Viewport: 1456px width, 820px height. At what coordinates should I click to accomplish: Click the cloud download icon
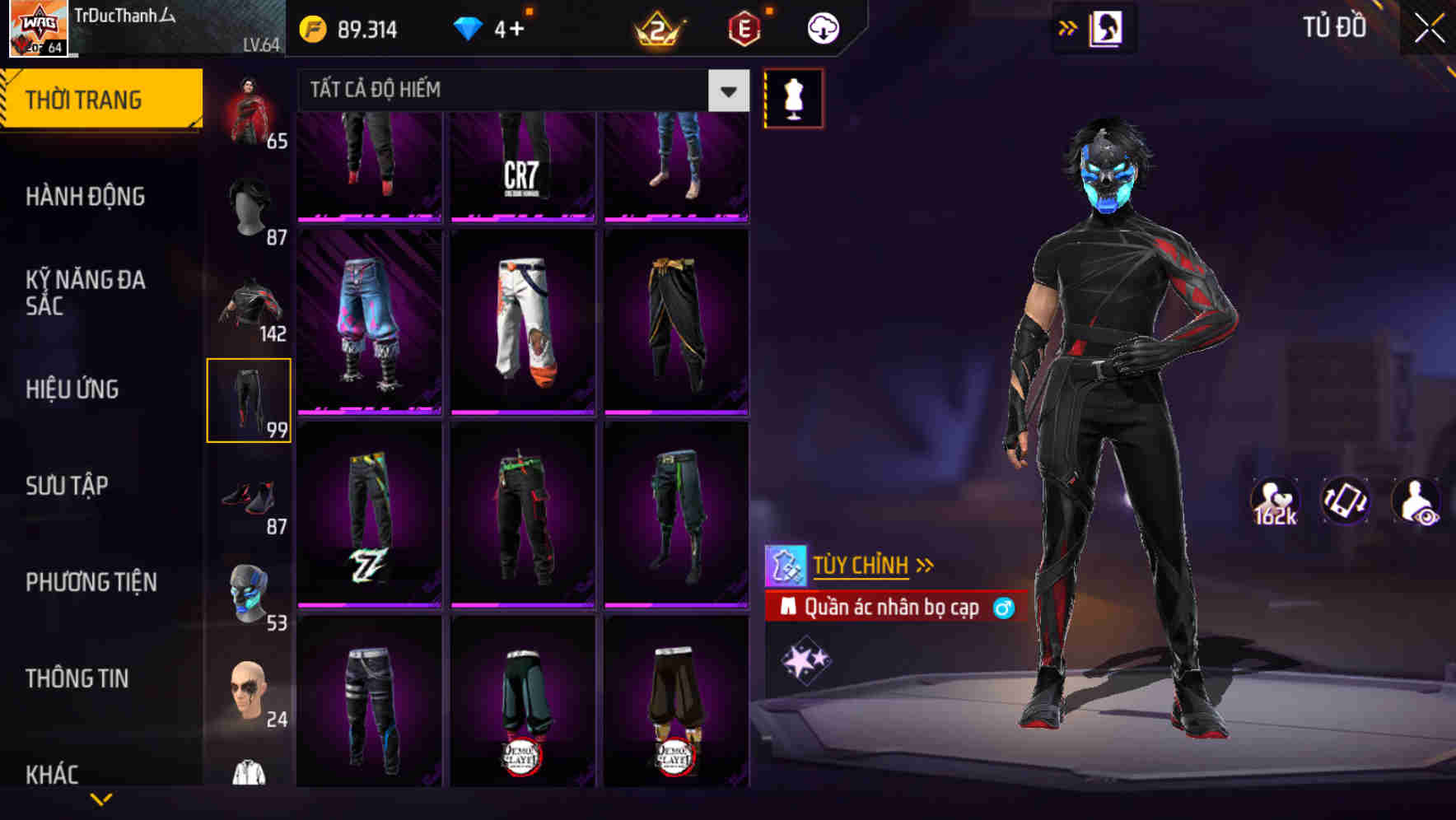[x=821, y=27]
